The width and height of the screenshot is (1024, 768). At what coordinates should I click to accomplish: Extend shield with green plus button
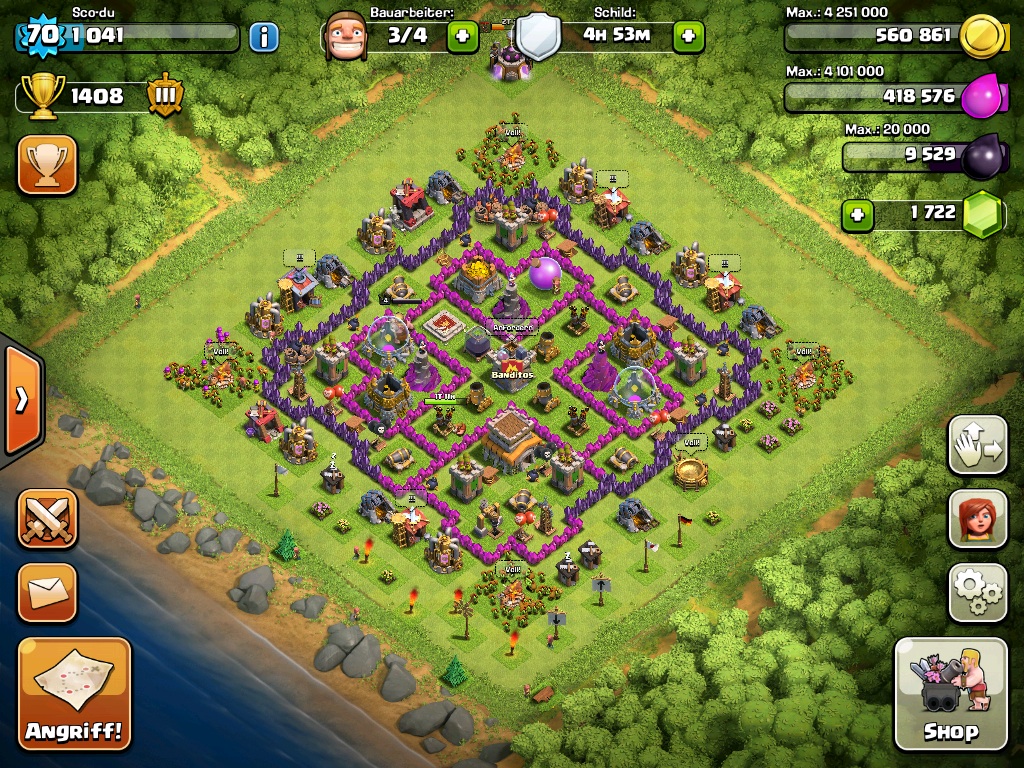[x=688, y=37]
